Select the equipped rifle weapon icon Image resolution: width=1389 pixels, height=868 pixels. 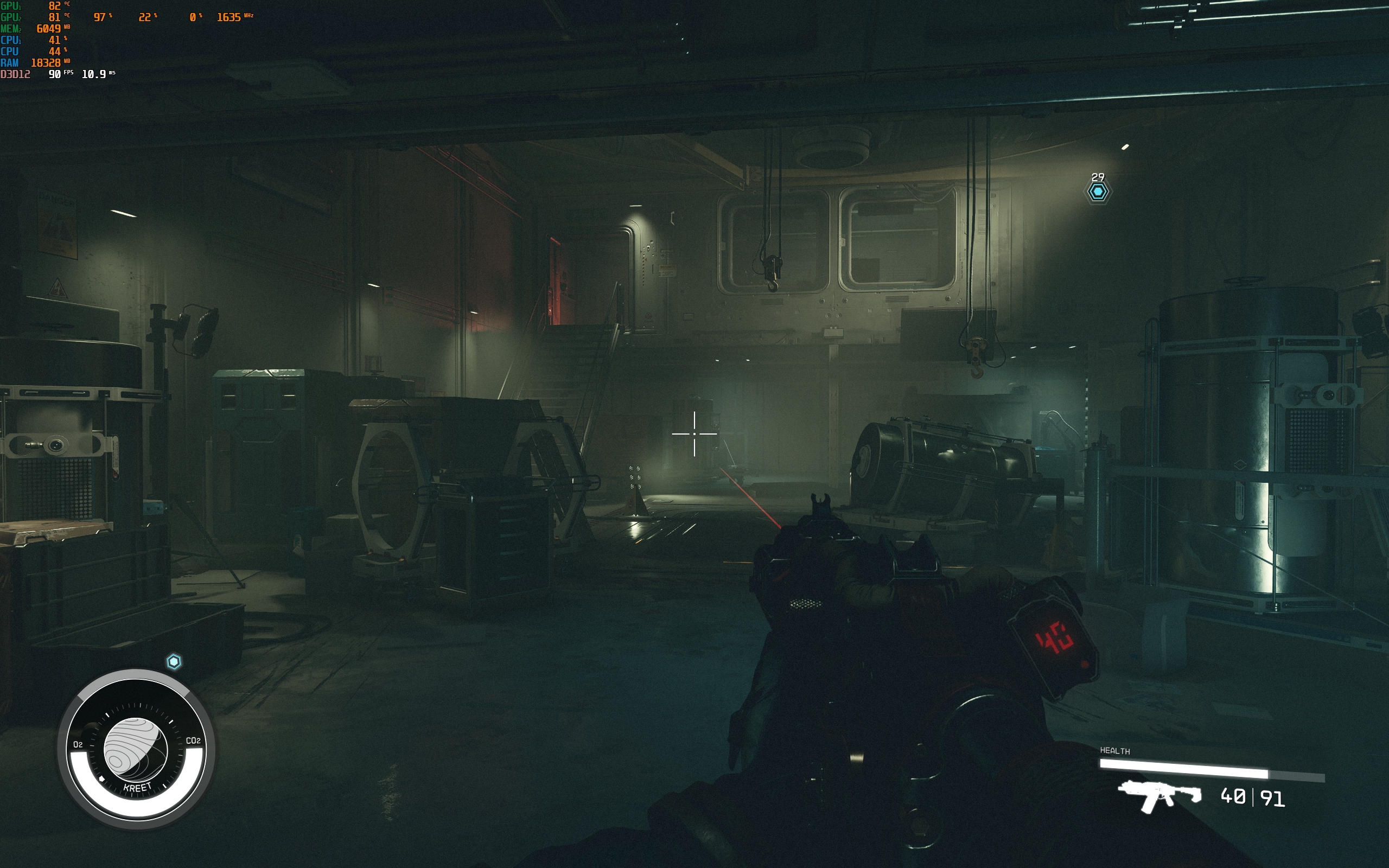click(x=1159, y=796)
